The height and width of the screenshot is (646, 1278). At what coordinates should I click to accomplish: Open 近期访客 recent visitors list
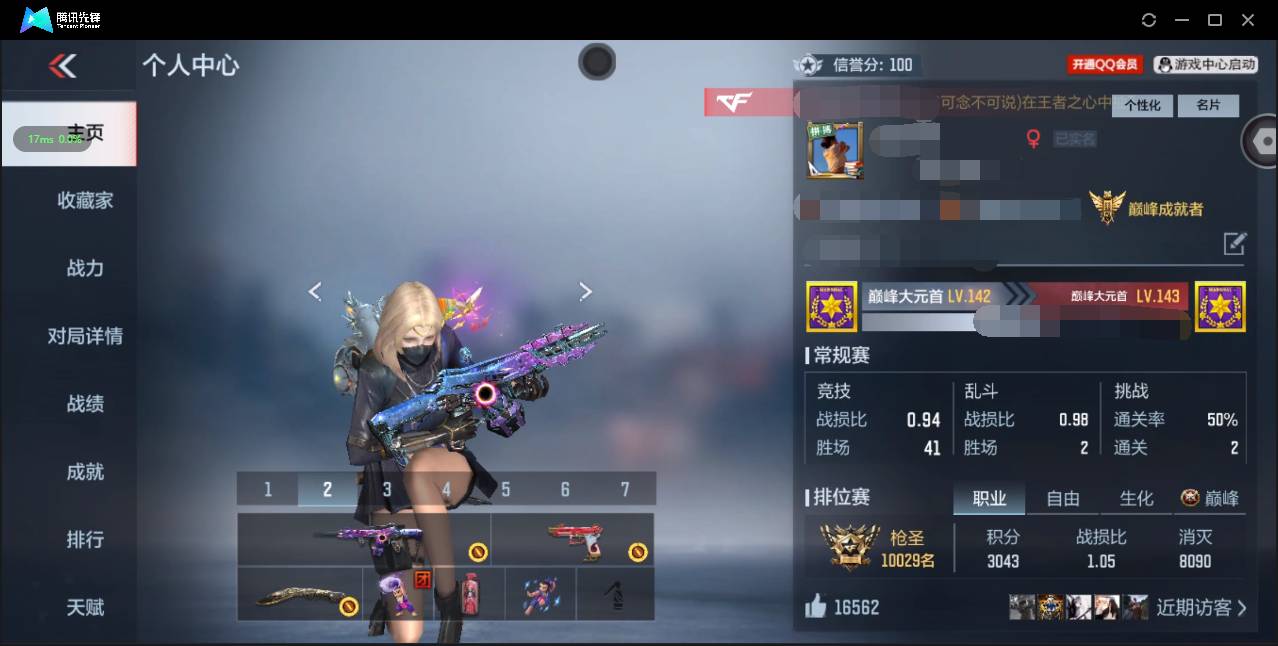[1200, 607]
